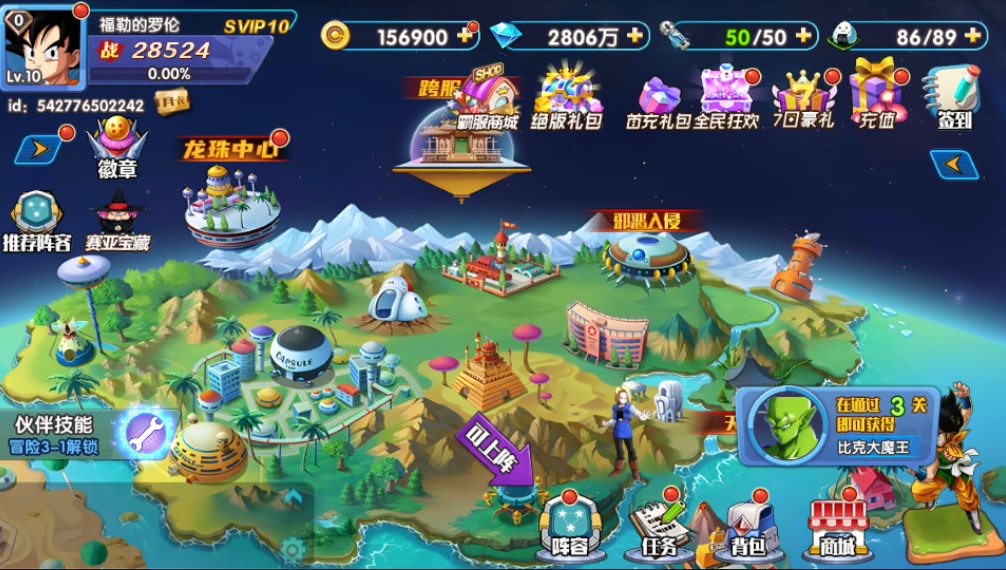Add diamonds with the plus button
Screen dimensions: 1006x570
634,36
